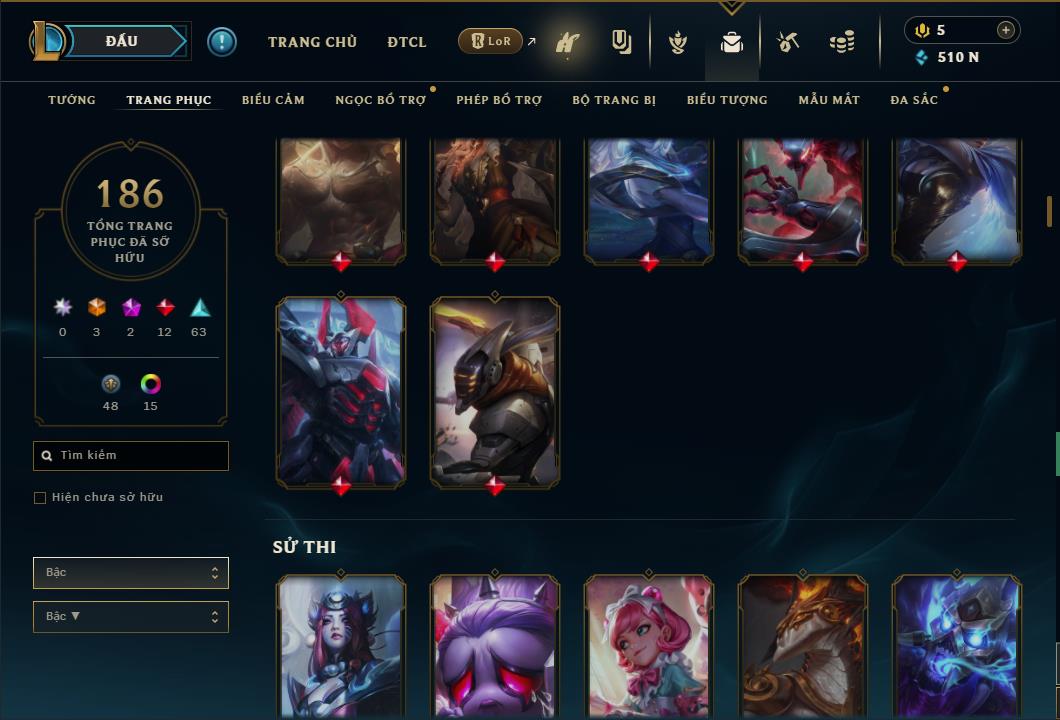Open the Bậc ▼ sort-order dropdown
The height and width of the screenshot is (720, 1060).
coord(131,617)
